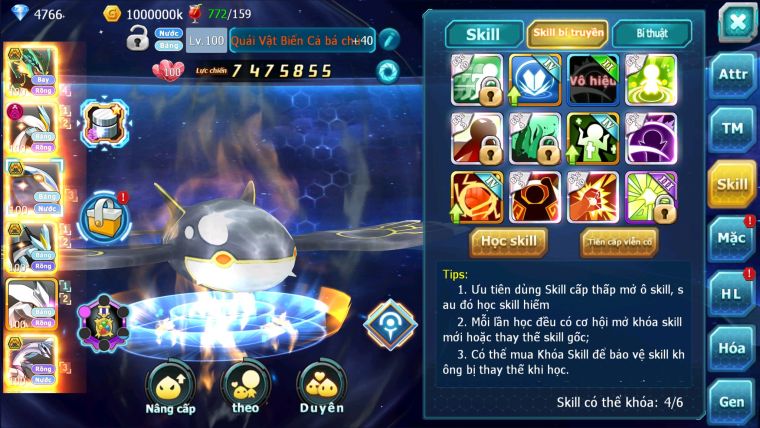Open the Hóa side tab
This screenshot has width=760, height=428.
coord(732,347)
